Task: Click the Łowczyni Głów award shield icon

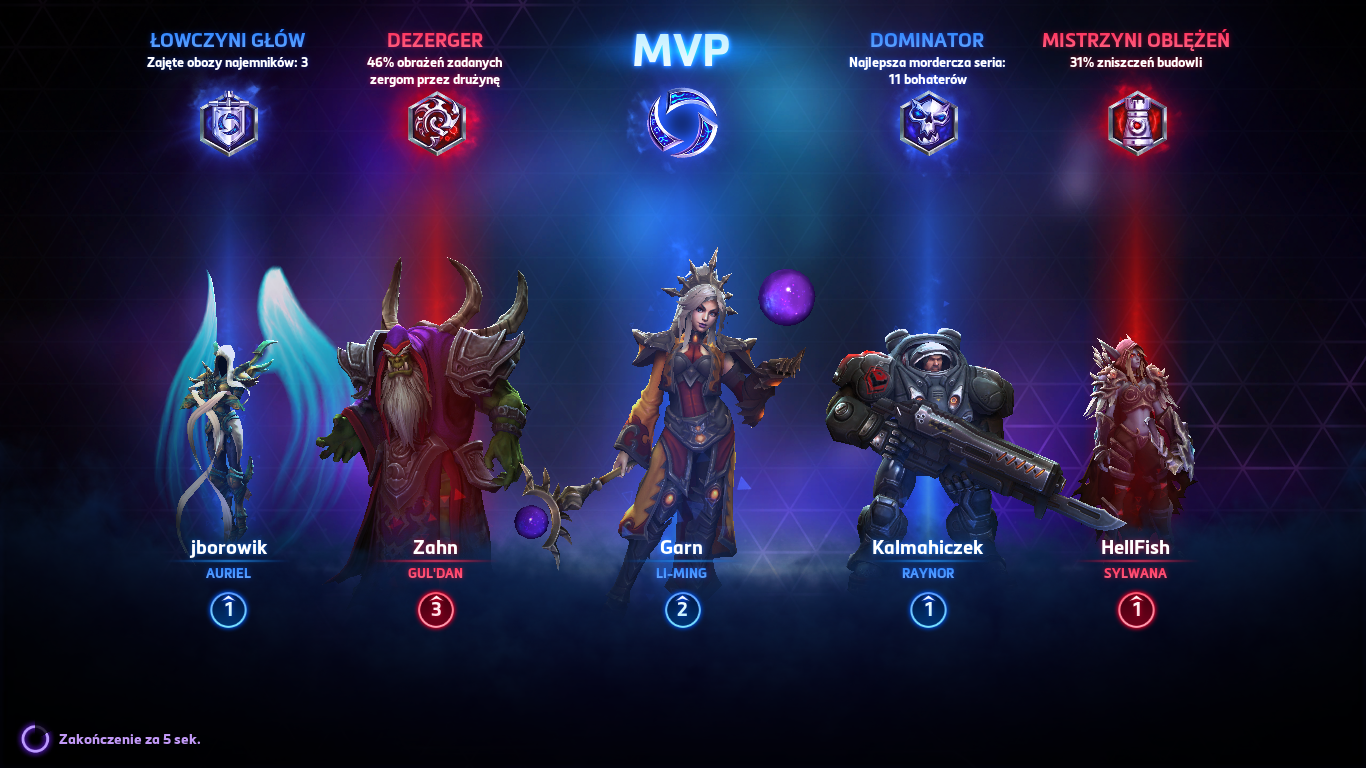Action: pyautogui.click(x=228, y=120)
